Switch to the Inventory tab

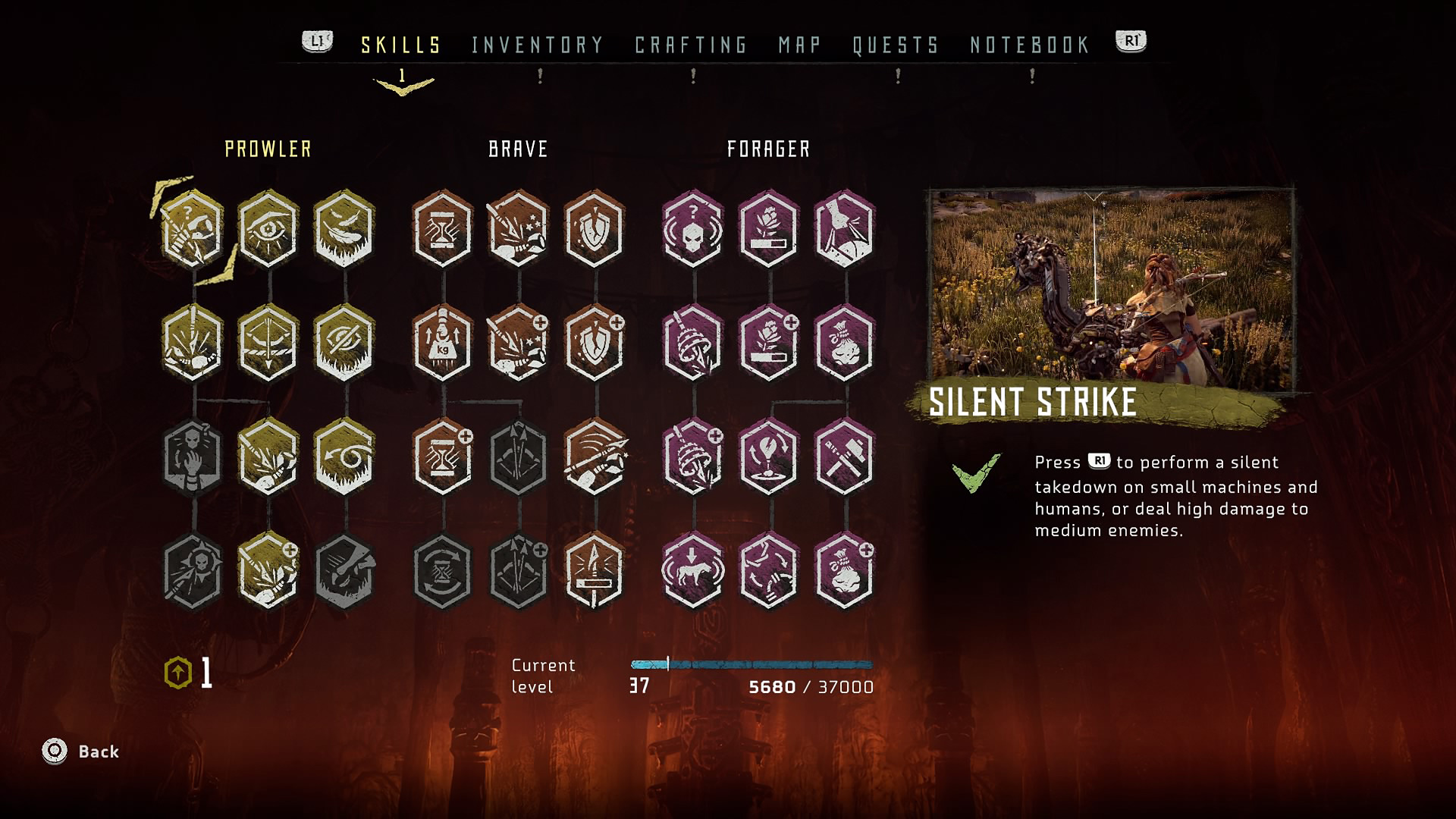point(537,45)
